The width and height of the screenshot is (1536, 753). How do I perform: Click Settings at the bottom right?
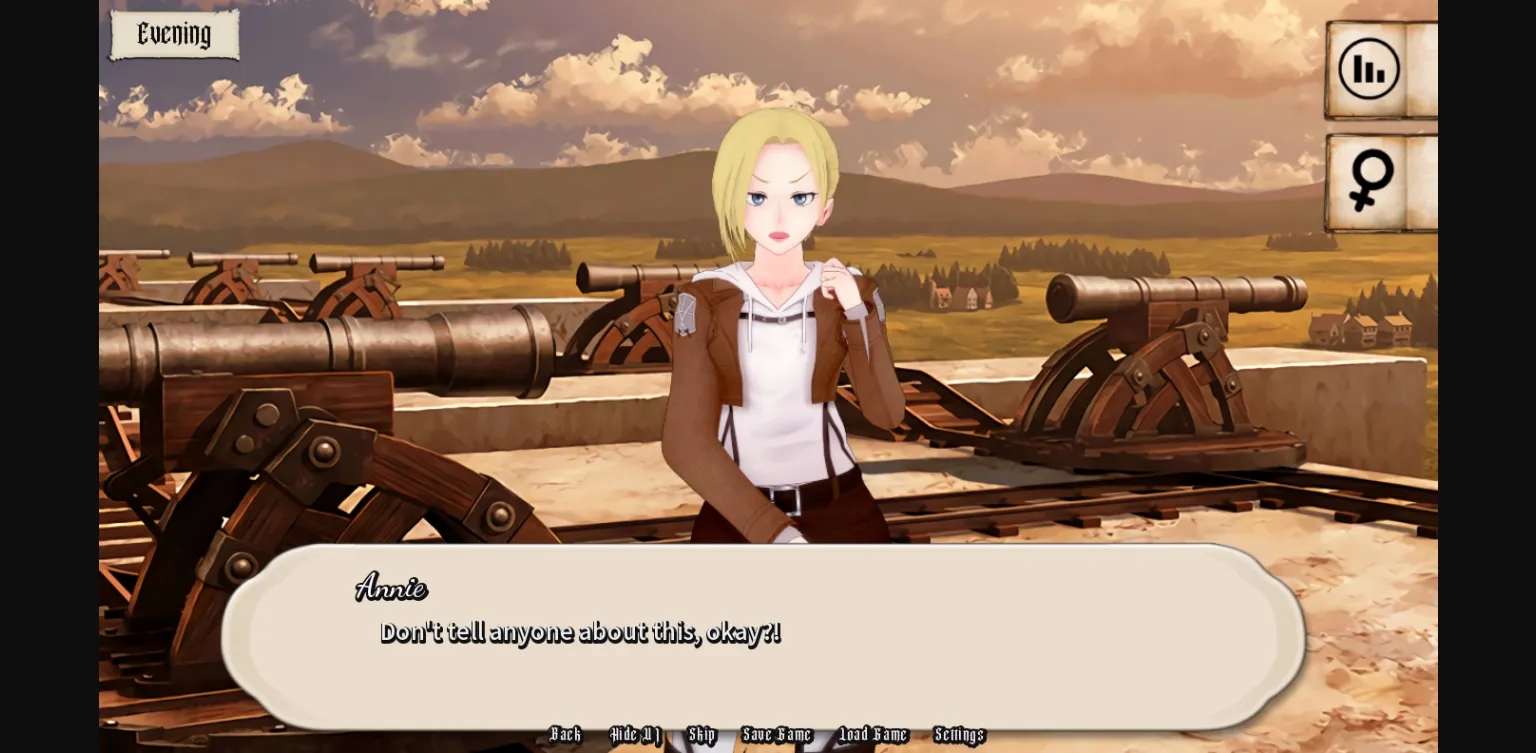click(958, 735)
